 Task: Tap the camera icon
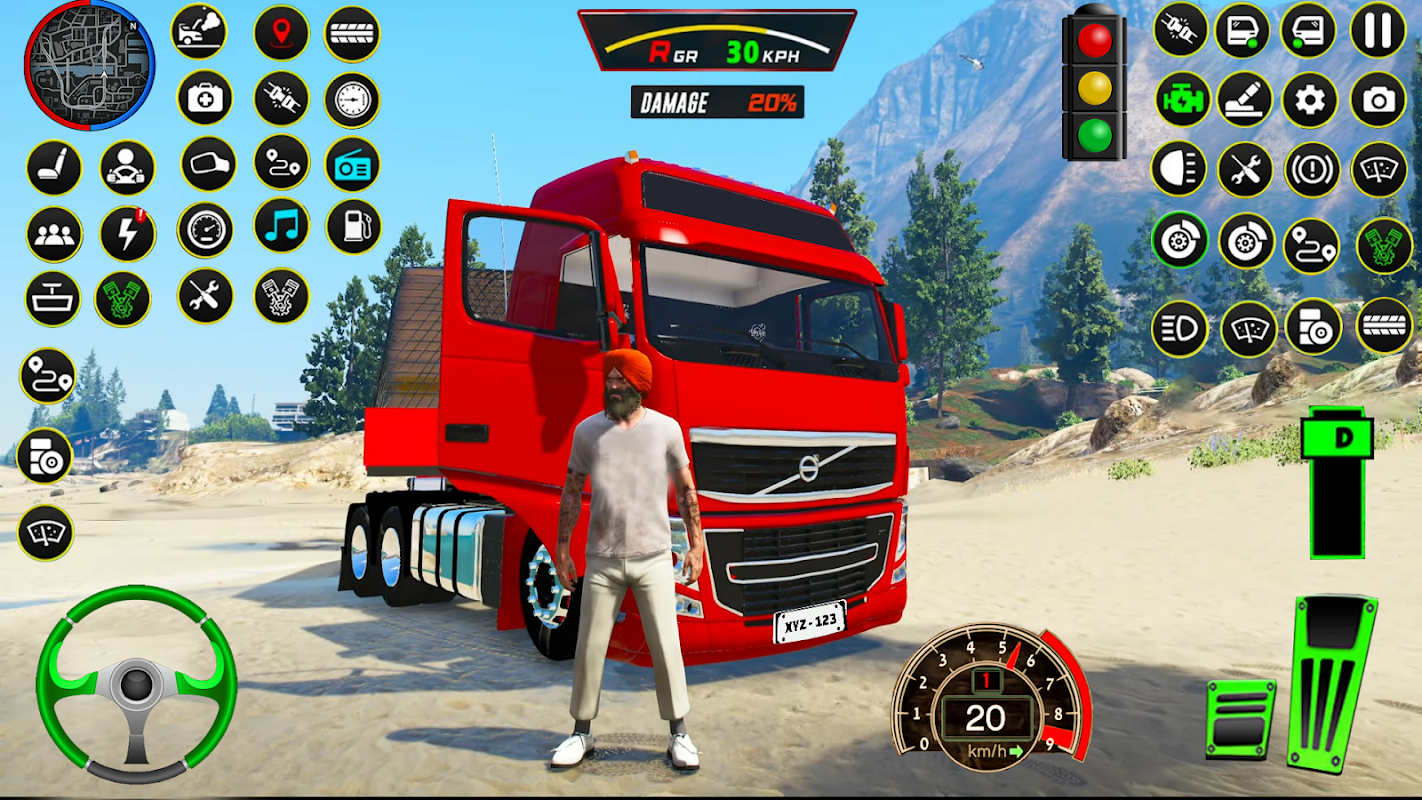click(1378, 99)
